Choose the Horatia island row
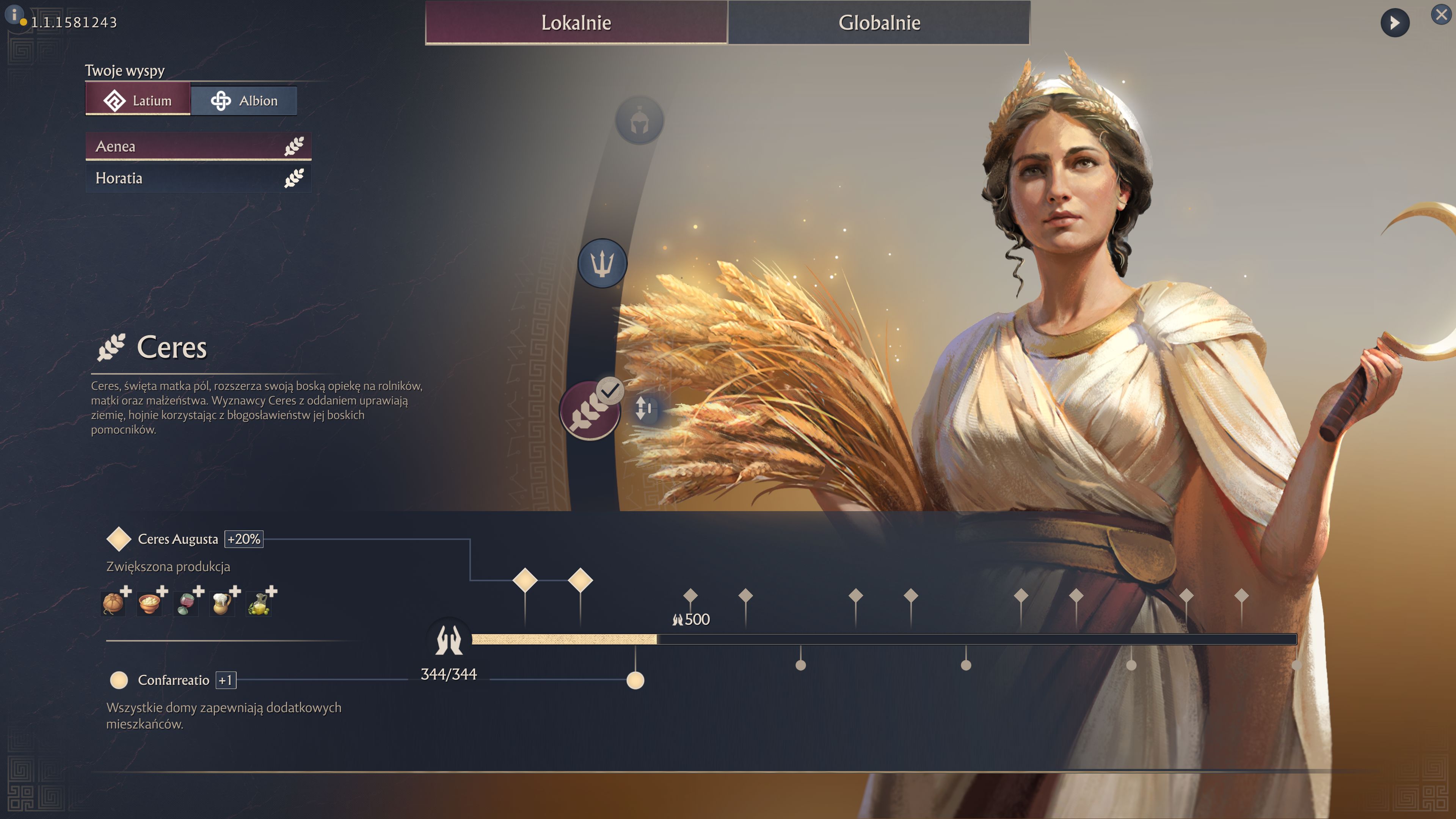The width and height of the screenshot is (1456, 819). (198, 178)
